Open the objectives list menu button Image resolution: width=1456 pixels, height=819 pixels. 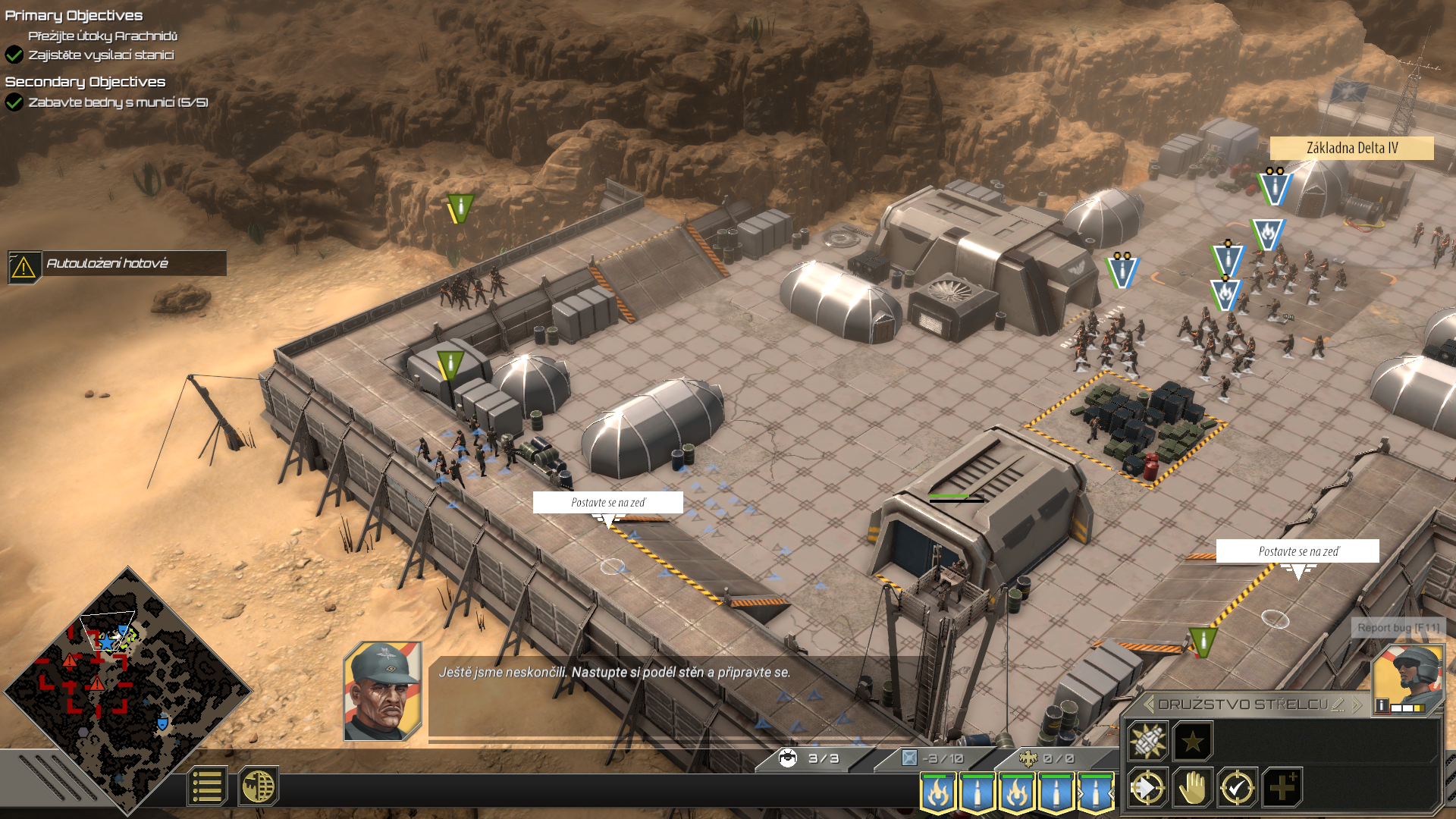(x=206, y=786)
